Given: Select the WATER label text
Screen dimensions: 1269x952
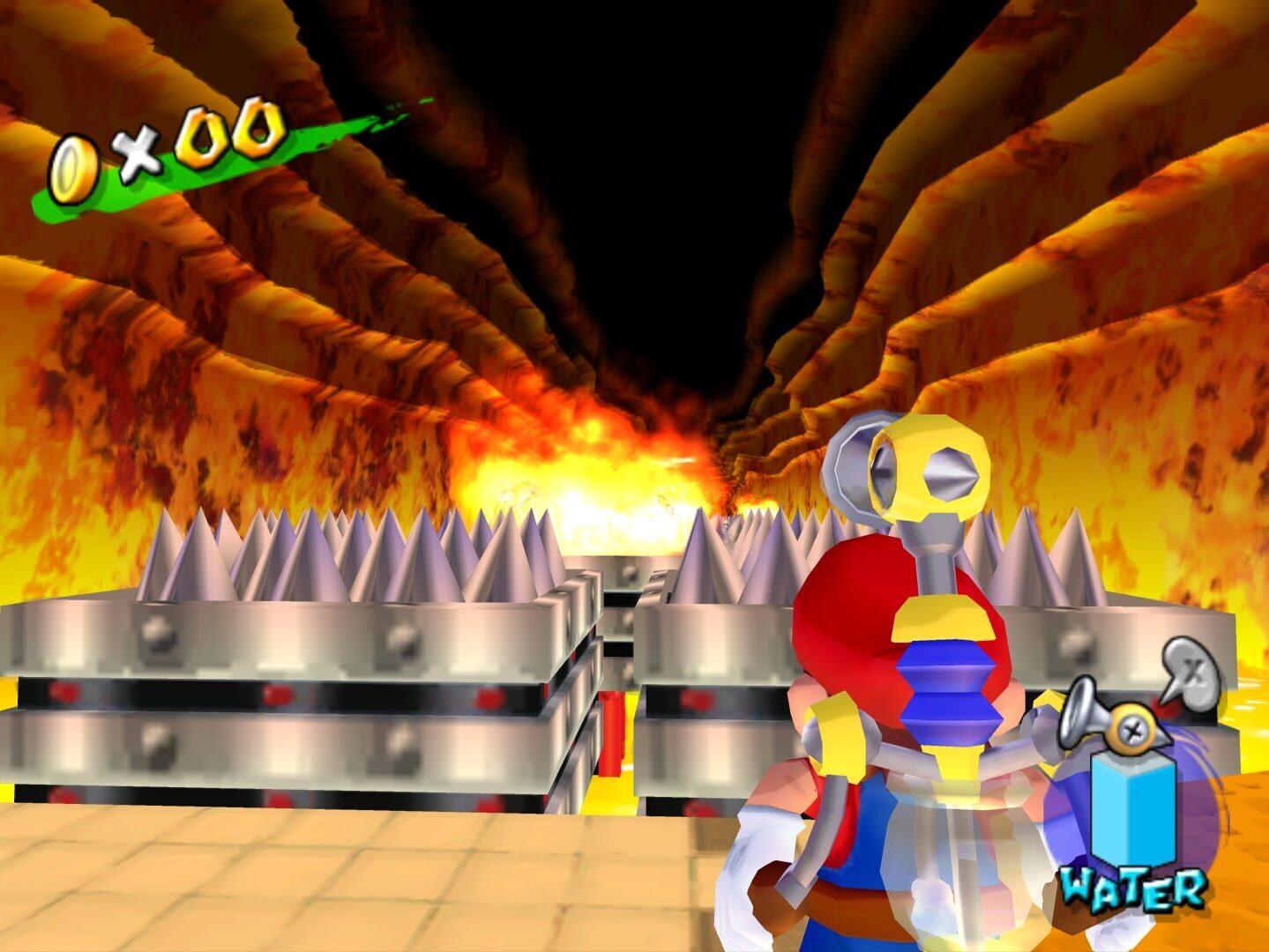Looking at the screenshot, I should click(x=1131, y=886).
